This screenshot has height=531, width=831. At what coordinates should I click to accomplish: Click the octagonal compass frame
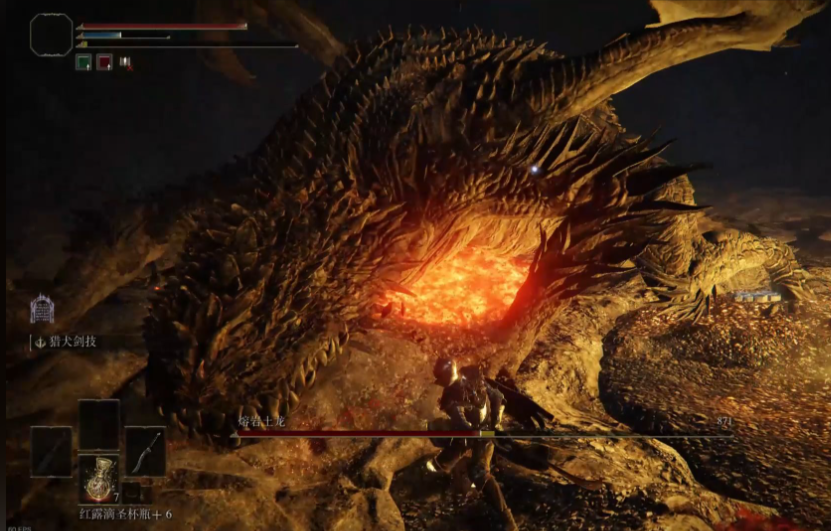pos(51,34)
